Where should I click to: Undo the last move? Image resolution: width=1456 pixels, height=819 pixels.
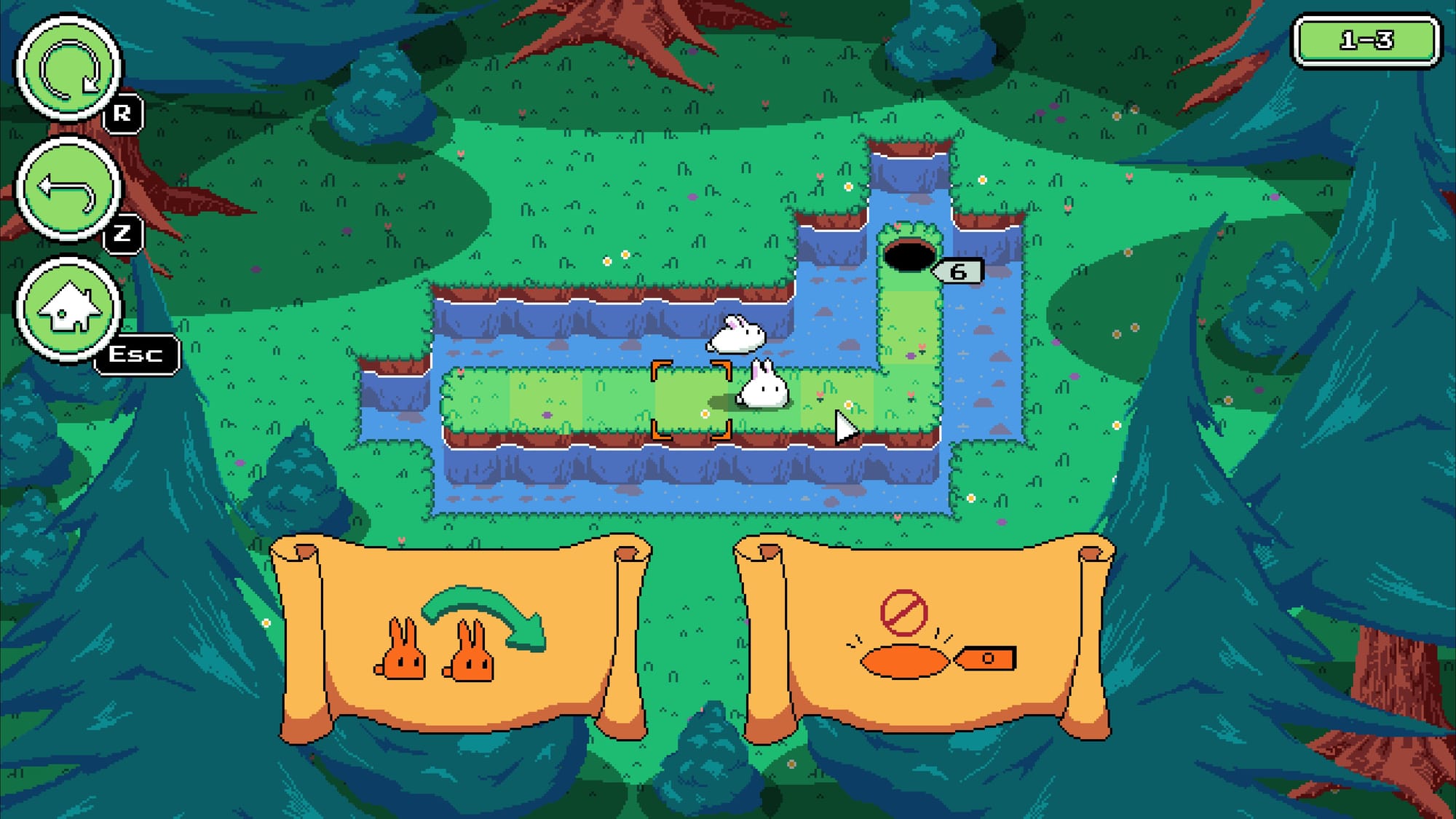pos(68,189)
